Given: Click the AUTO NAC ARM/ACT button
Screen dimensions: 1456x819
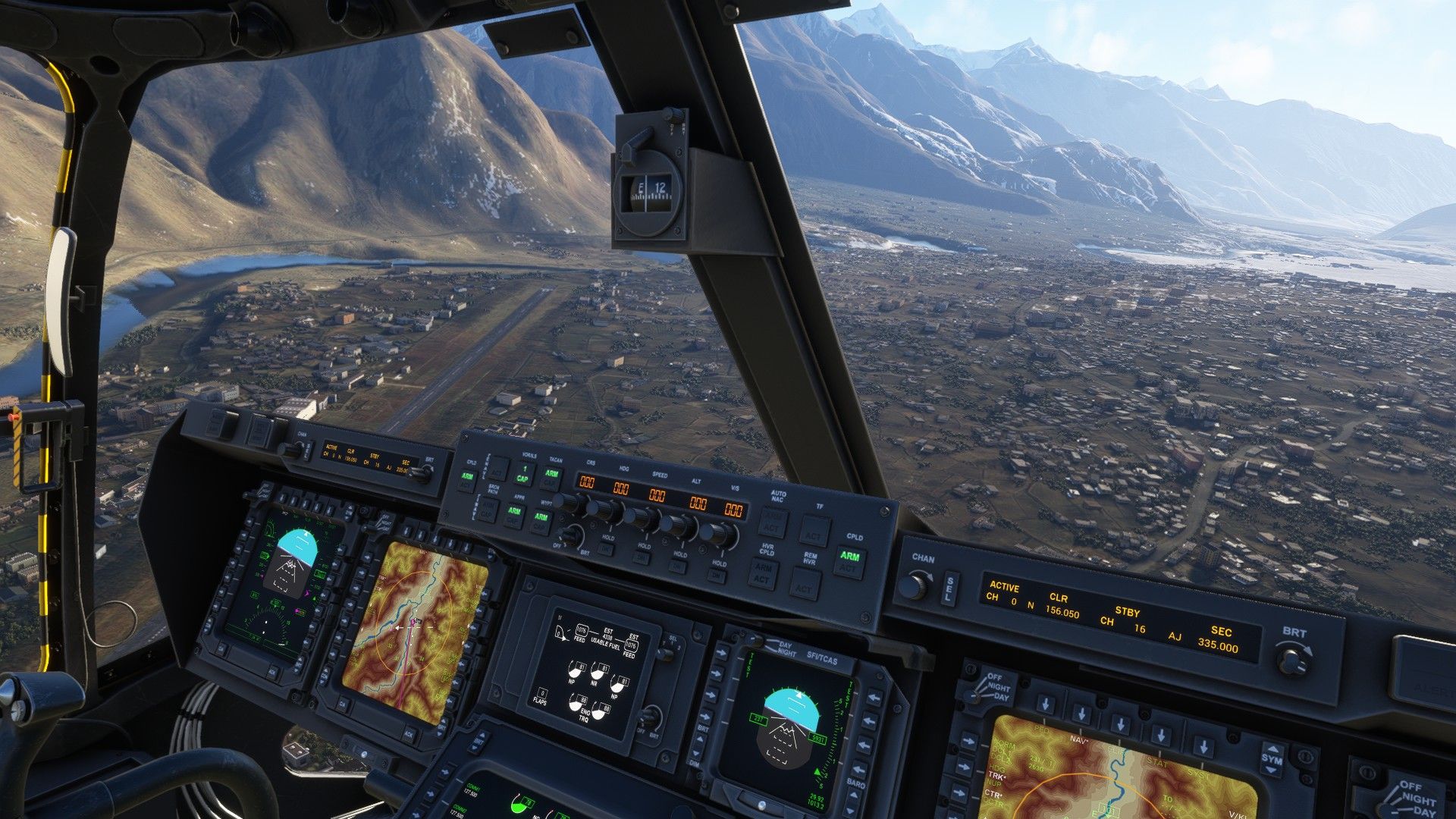Looking at the screenshot, I should tap(771, 523).
